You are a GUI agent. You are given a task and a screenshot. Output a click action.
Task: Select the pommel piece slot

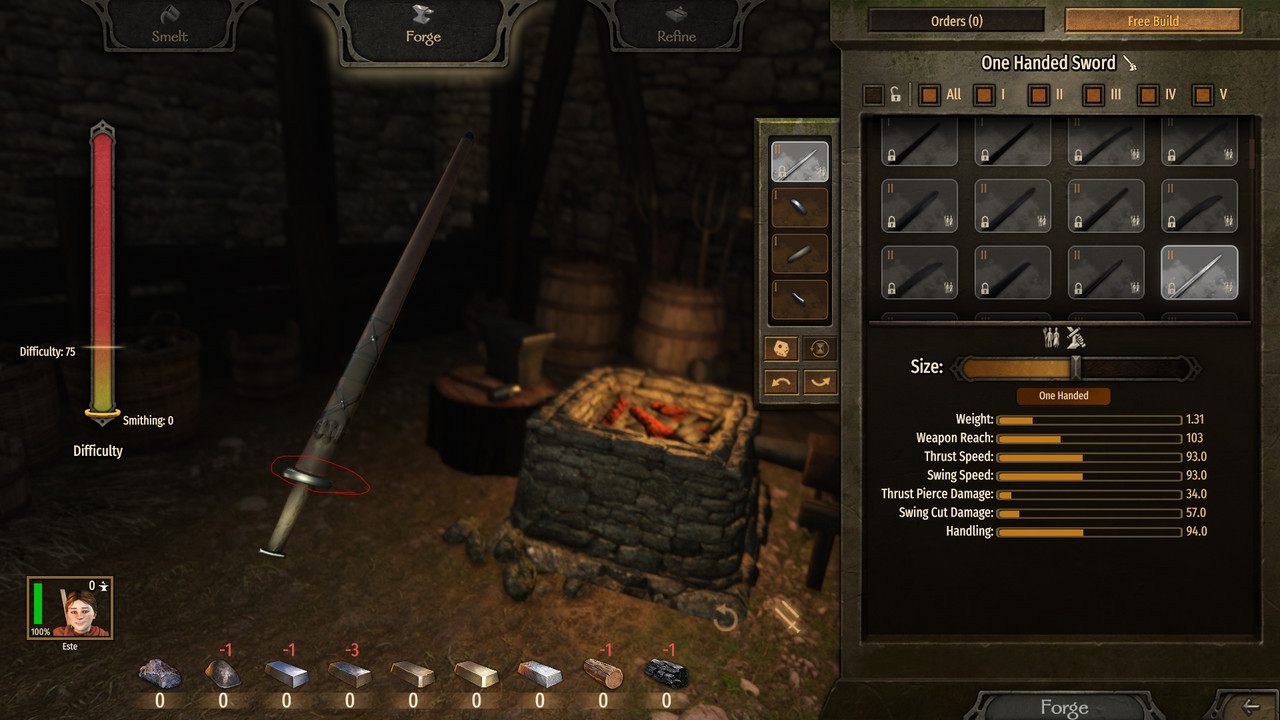click(799, 300)
